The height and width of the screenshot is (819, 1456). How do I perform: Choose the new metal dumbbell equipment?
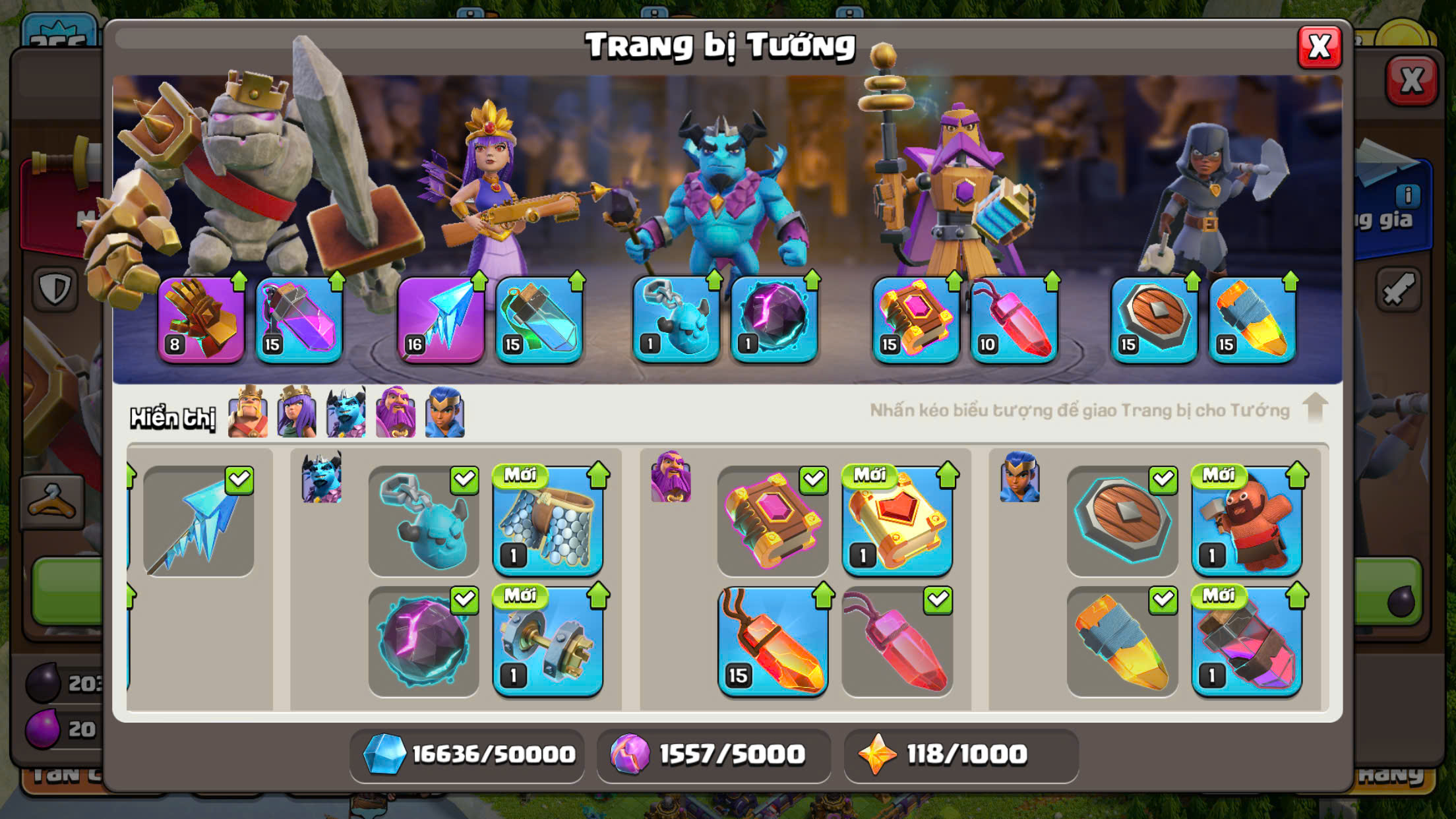[x=548, y=642]
